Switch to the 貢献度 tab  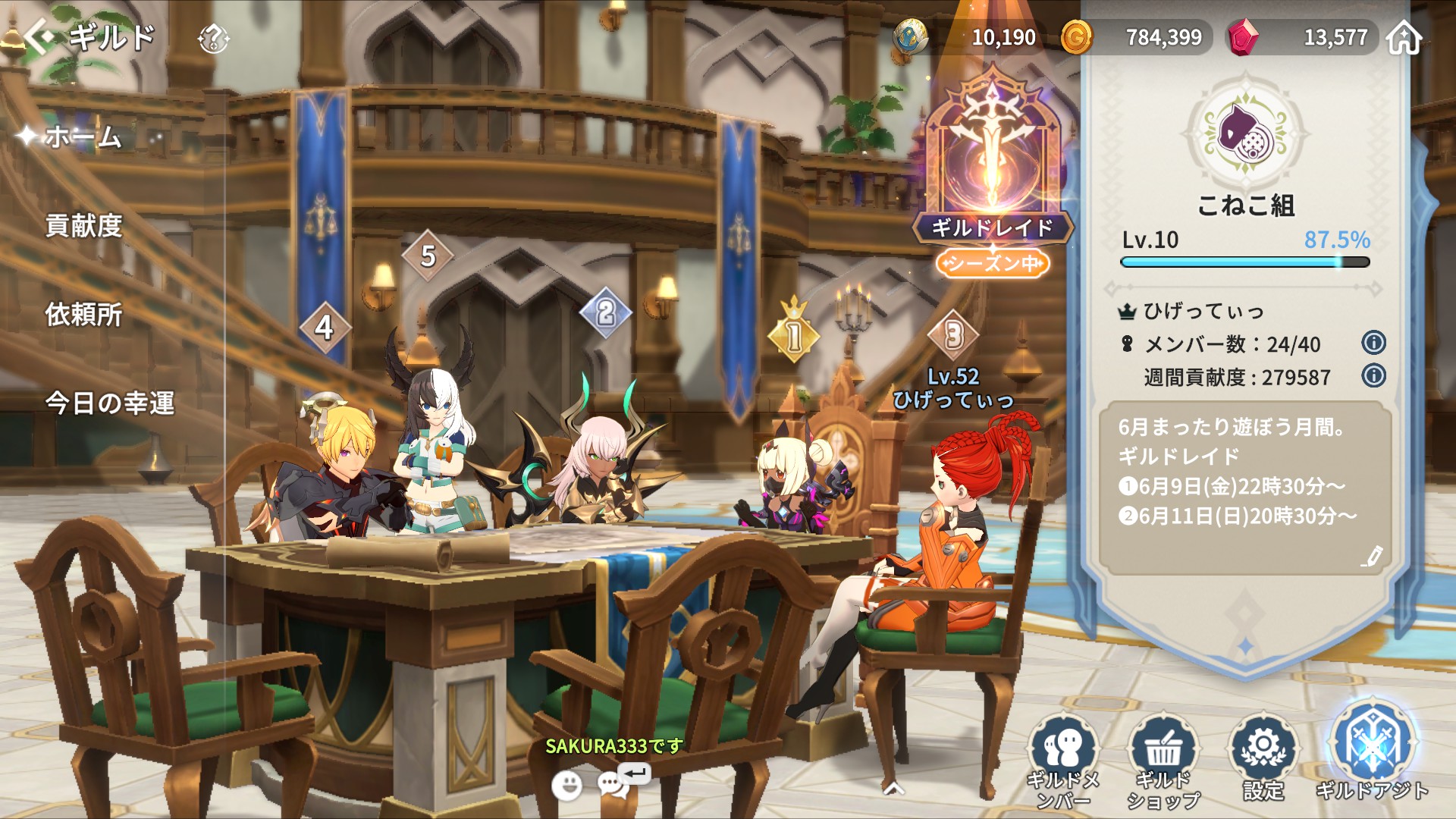click(83, 226)
